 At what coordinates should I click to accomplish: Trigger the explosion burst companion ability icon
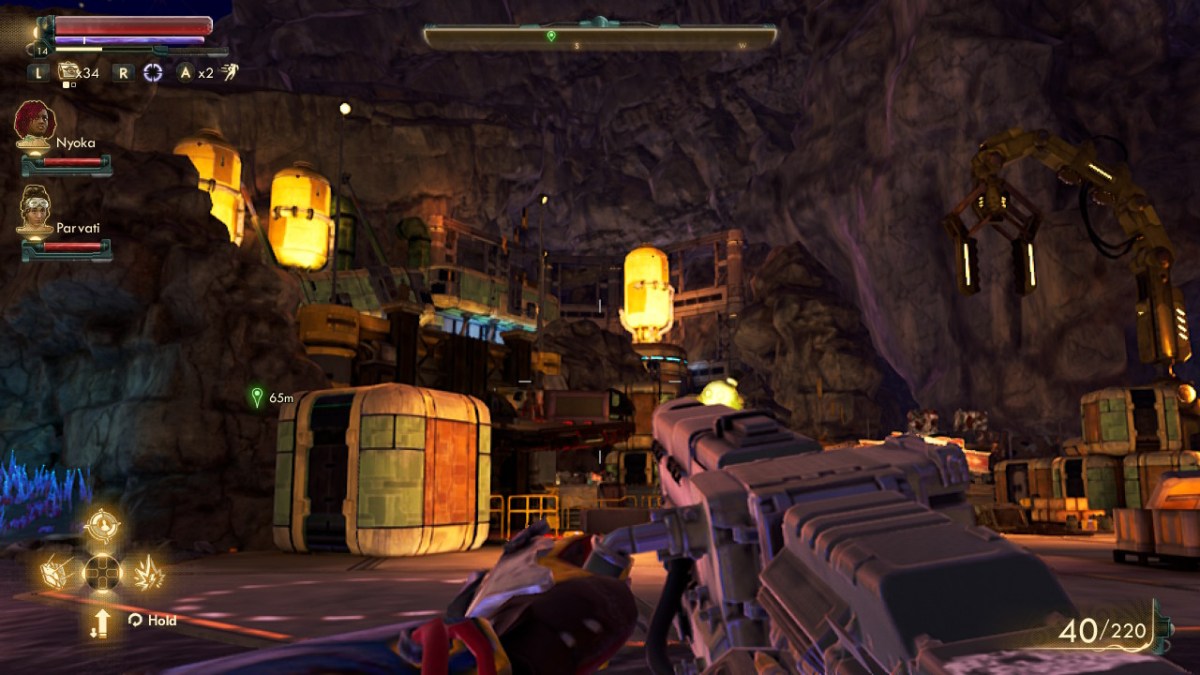click(x=148, y=572)
